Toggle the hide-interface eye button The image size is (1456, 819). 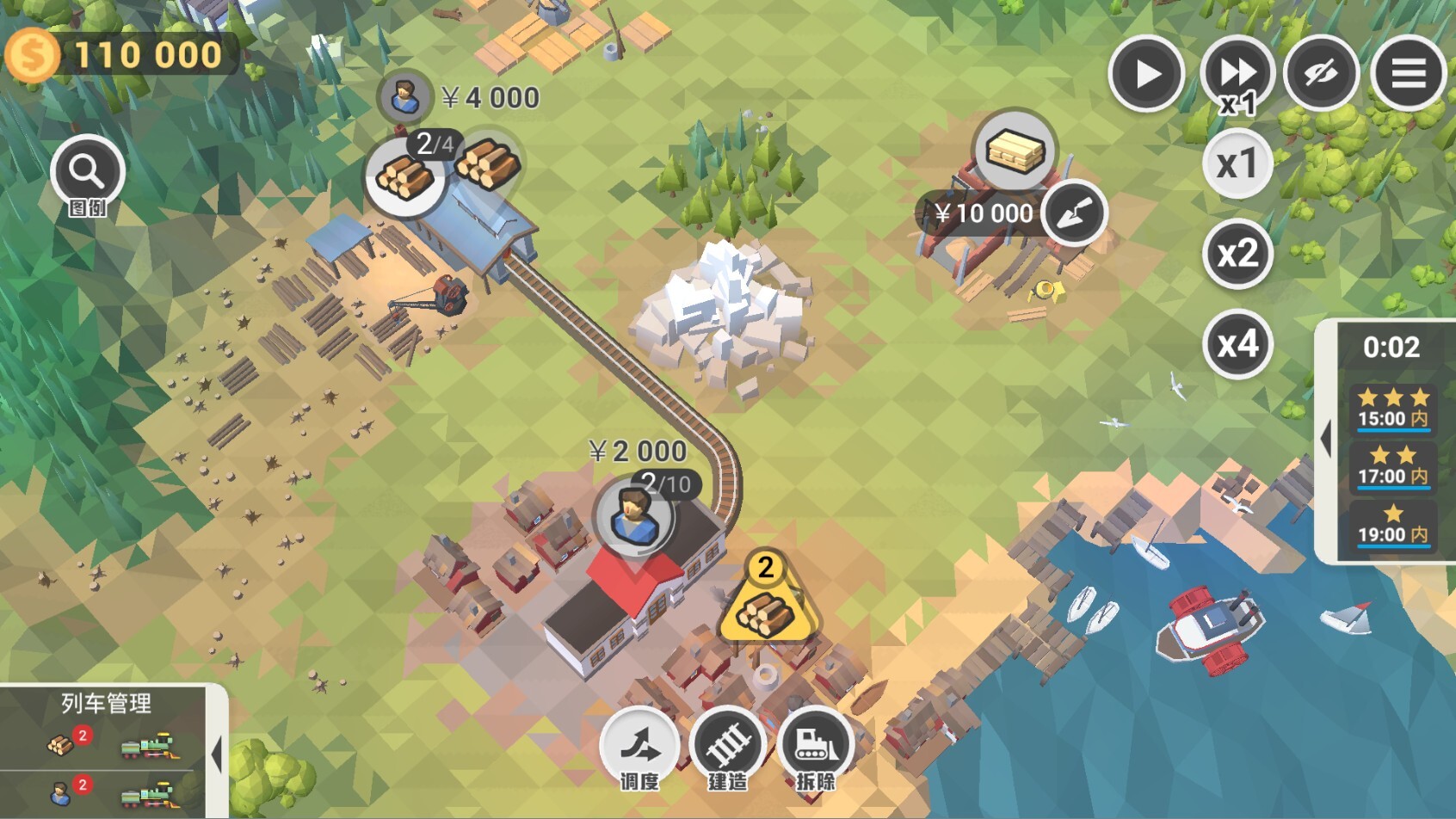click(x=1321, y=74)
